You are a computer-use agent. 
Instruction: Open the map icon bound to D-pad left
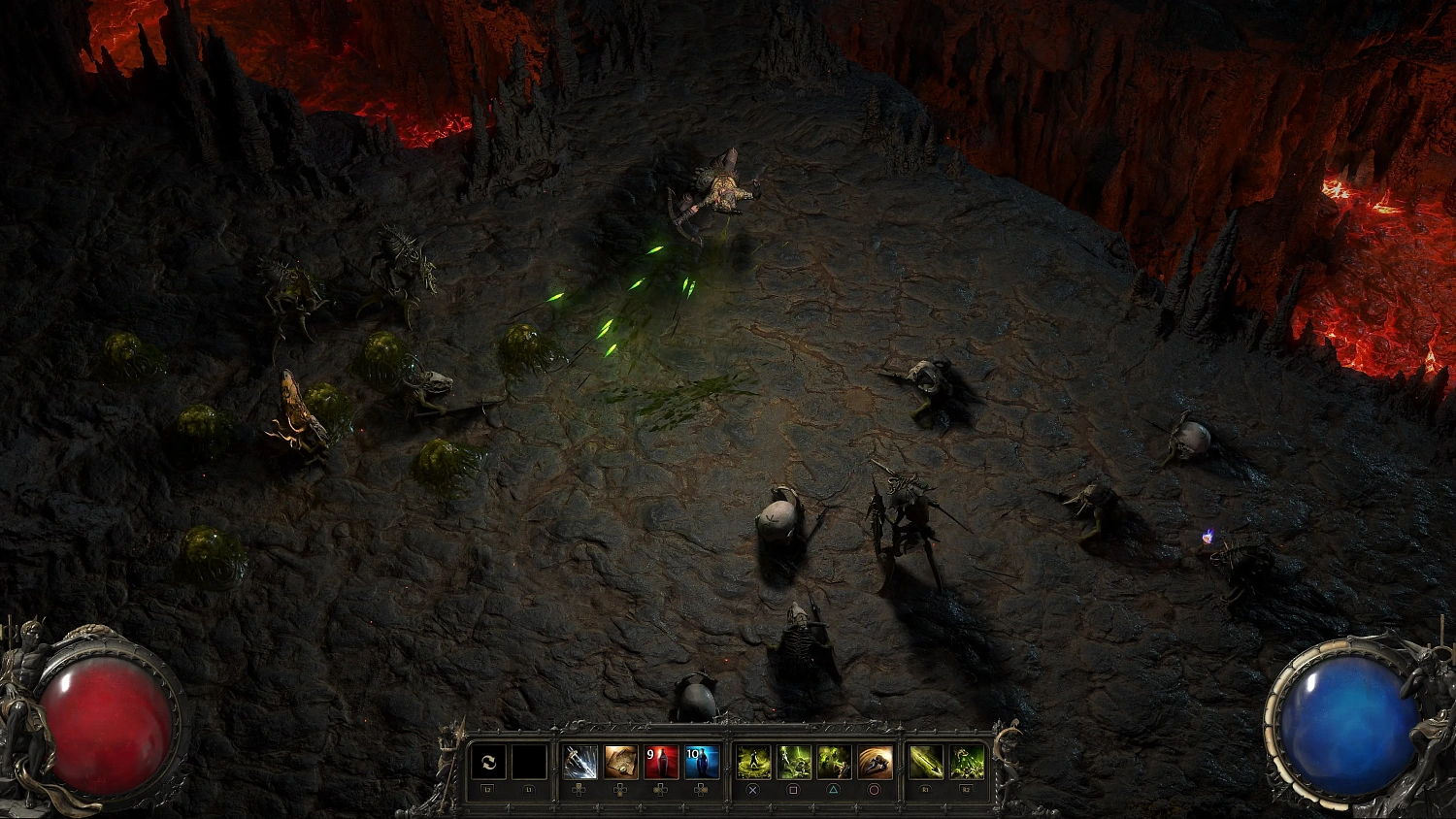pyautogui.click(x=619, y=764)
